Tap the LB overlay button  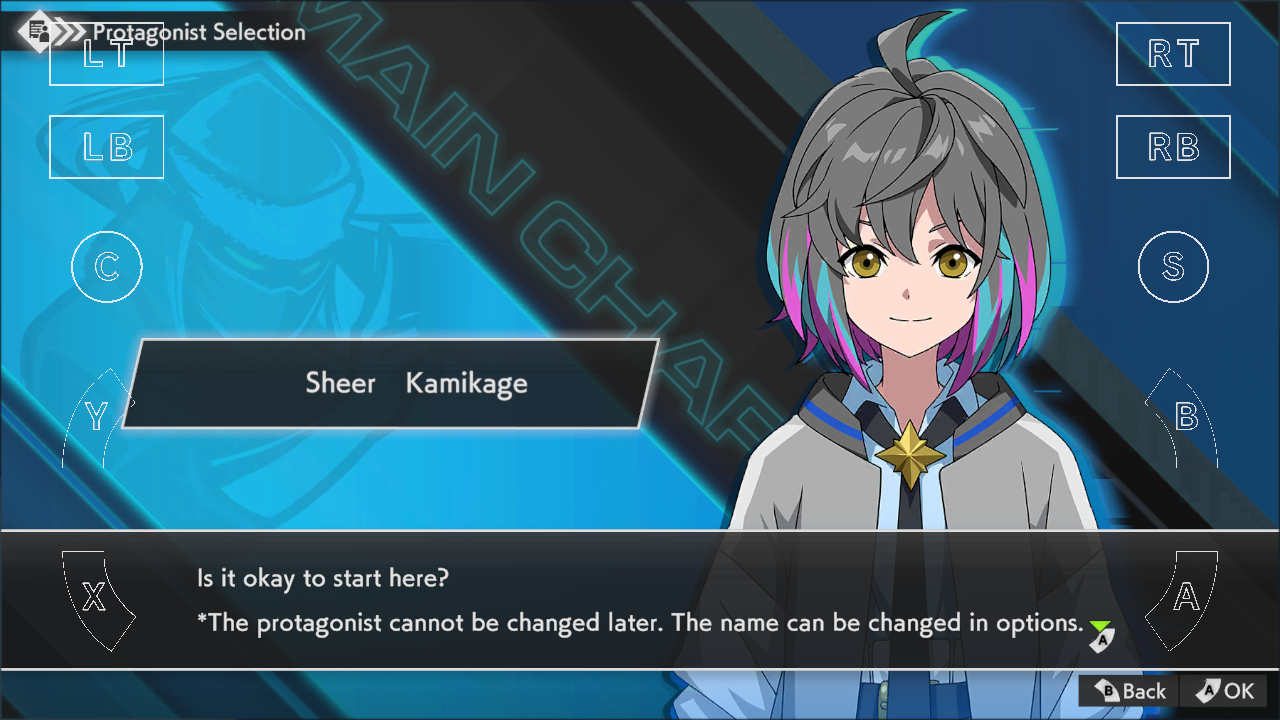coord(106,147)
